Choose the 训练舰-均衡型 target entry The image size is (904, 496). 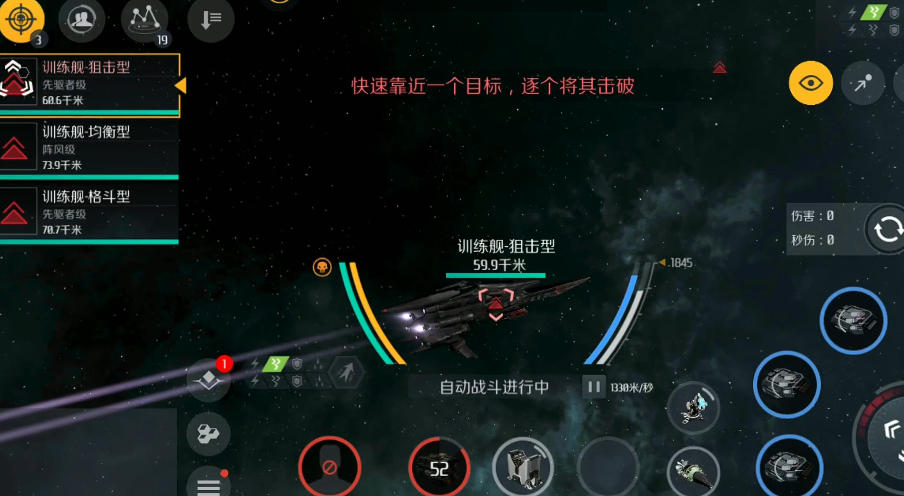pyautogui.click(x=90, y=147)
